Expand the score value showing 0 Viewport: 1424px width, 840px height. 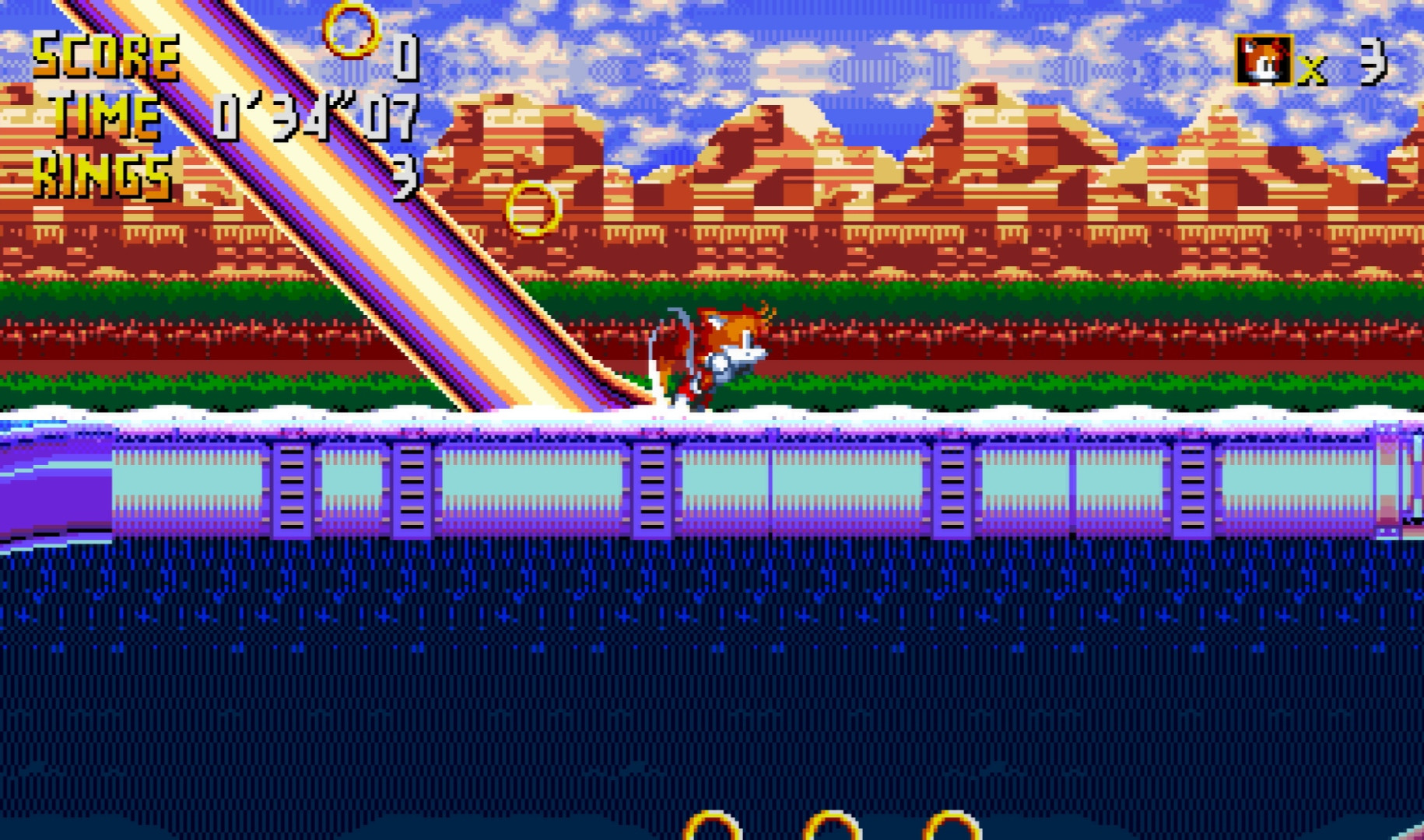(x=405, y=58)
